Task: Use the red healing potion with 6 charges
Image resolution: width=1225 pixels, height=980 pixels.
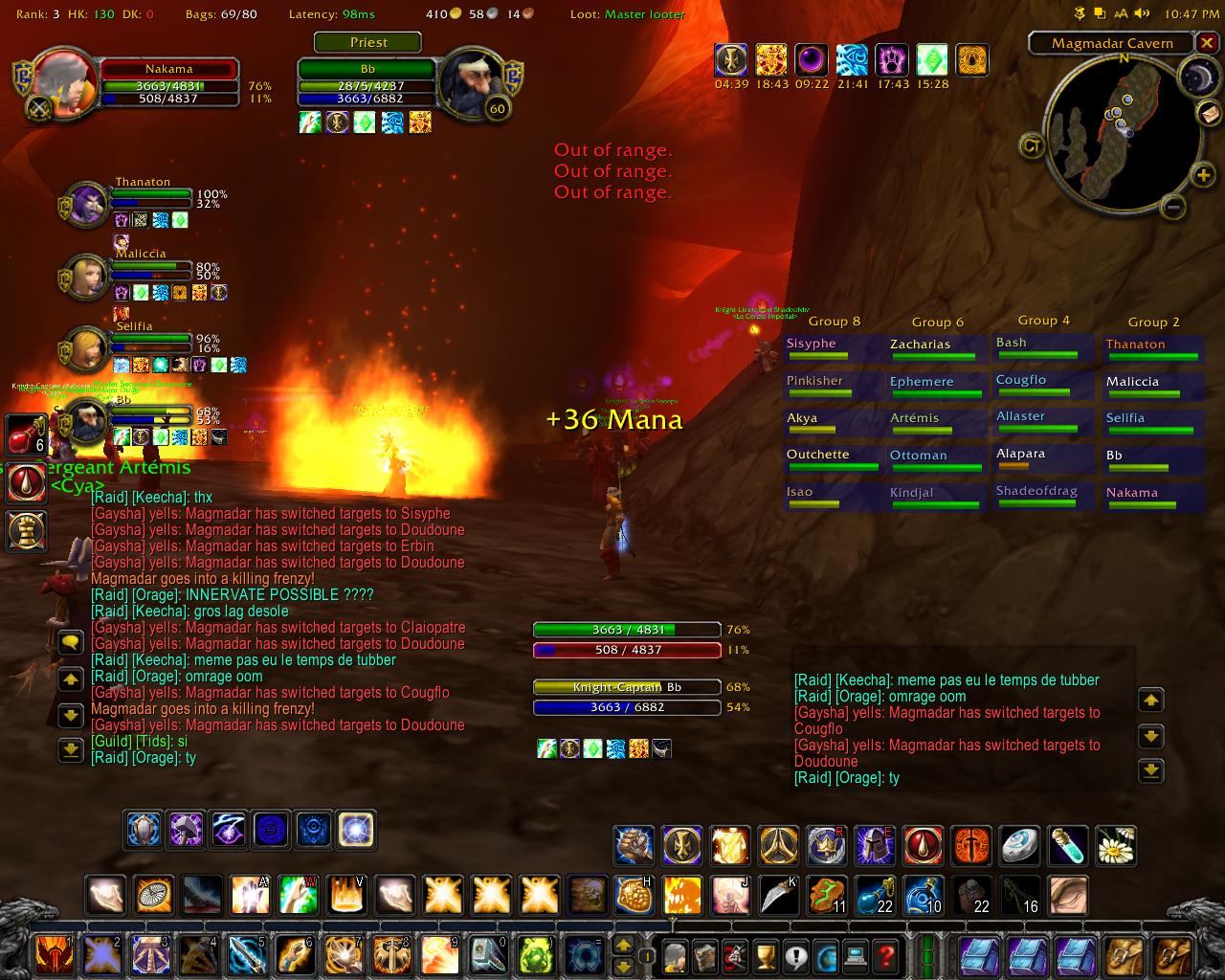Action: tap(26, 435)
